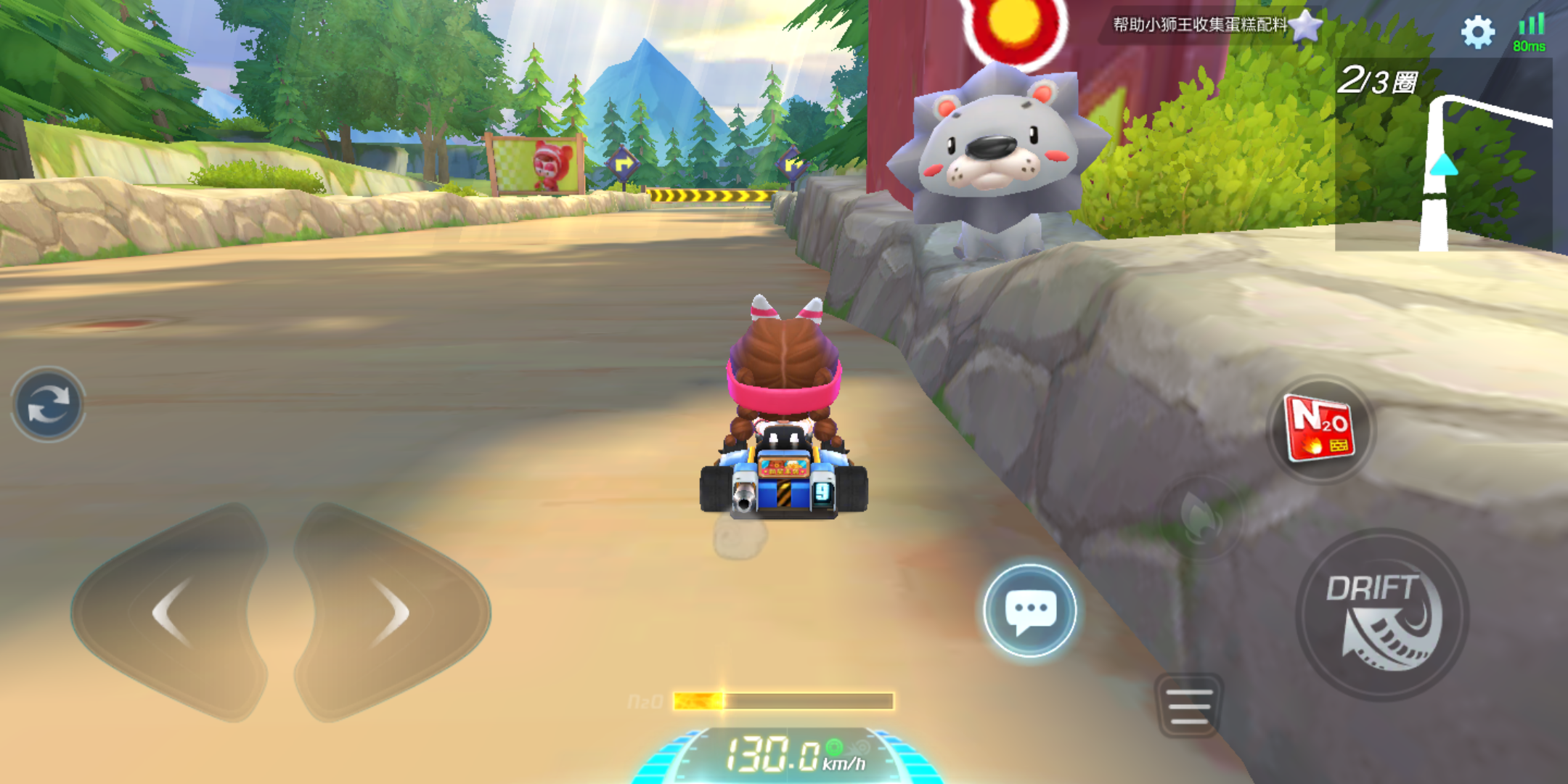Reset kart with the circular arrows button
Image resolution: width=1568 pixels, height=784 pixels.
coord(48,404)
